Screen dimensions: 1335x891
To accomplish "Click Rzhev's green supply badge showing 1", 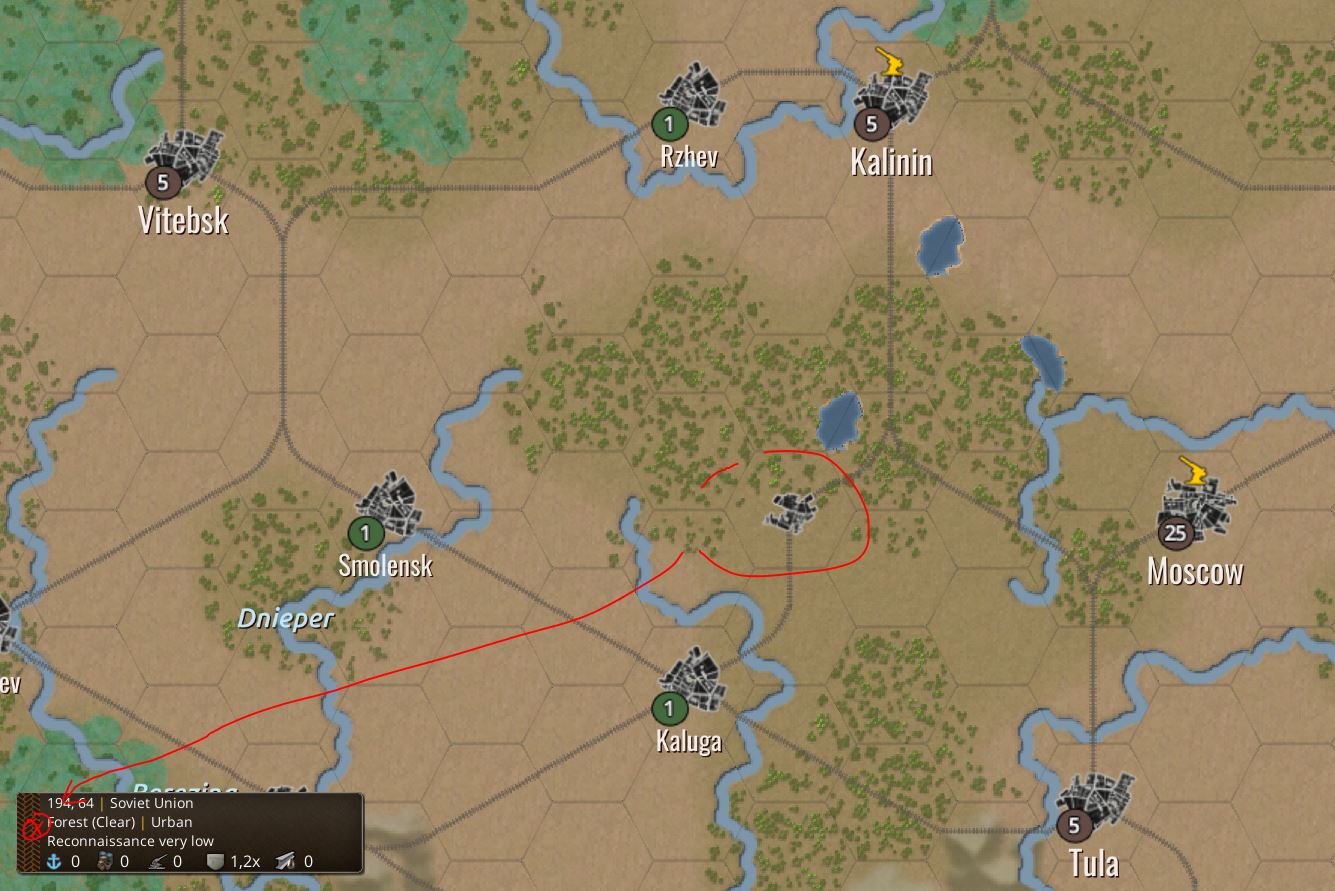I will [668, 126].
